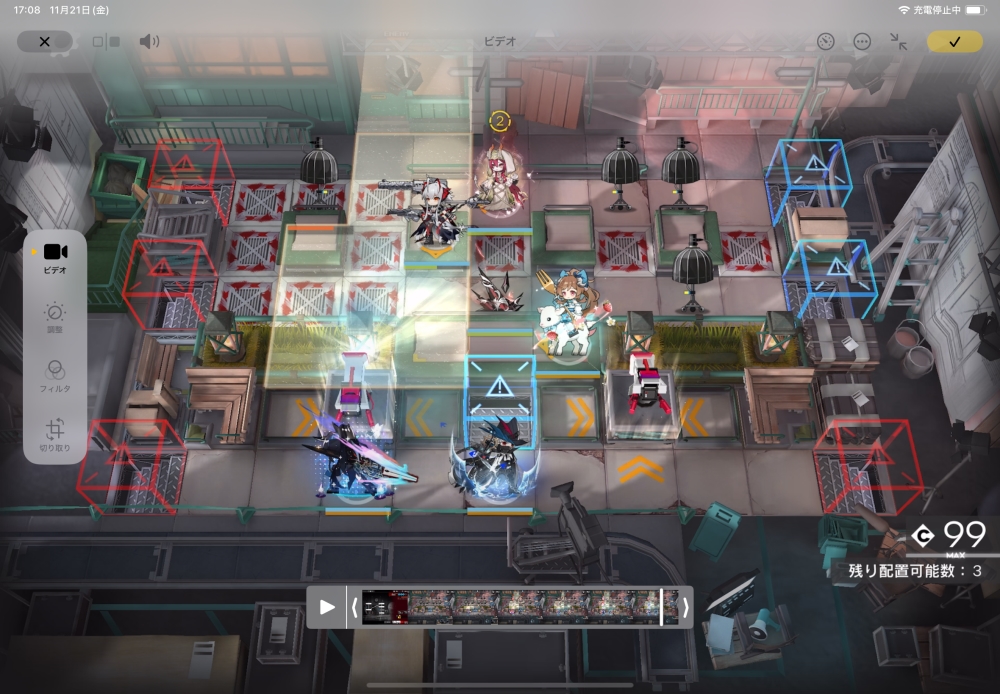This screenshot has width=1000, height=694.
Task: Play the video with the play button
Action: pyautogui.click(x=327, y=607)
